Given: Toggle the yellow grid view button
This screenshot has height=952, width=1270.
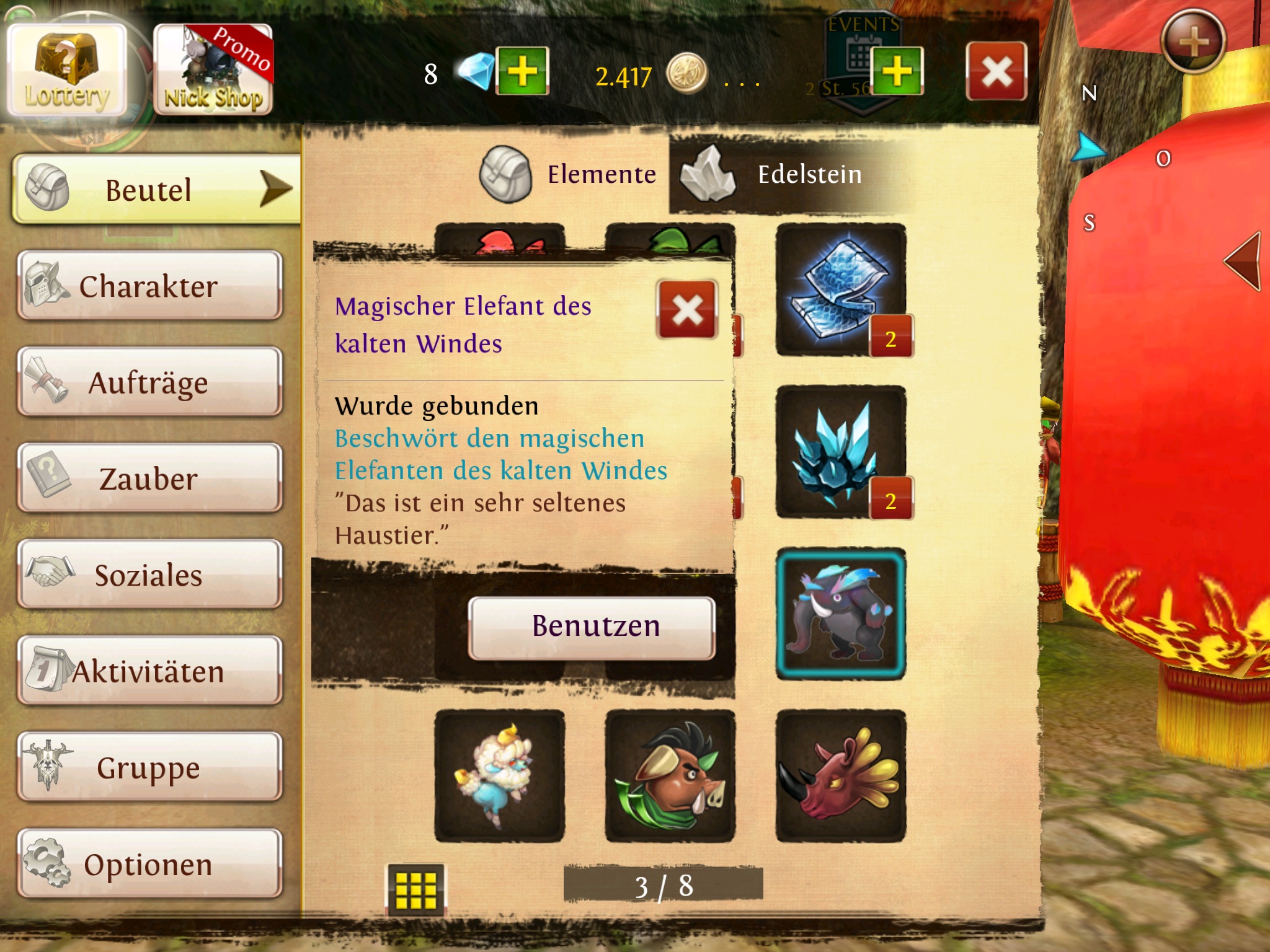Looking at the screenshot, I should point(415,889).
